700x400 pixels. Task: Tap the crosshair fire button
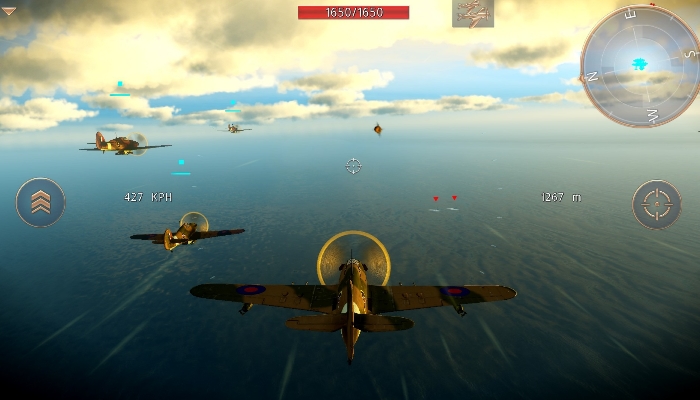tap(657, 204)
